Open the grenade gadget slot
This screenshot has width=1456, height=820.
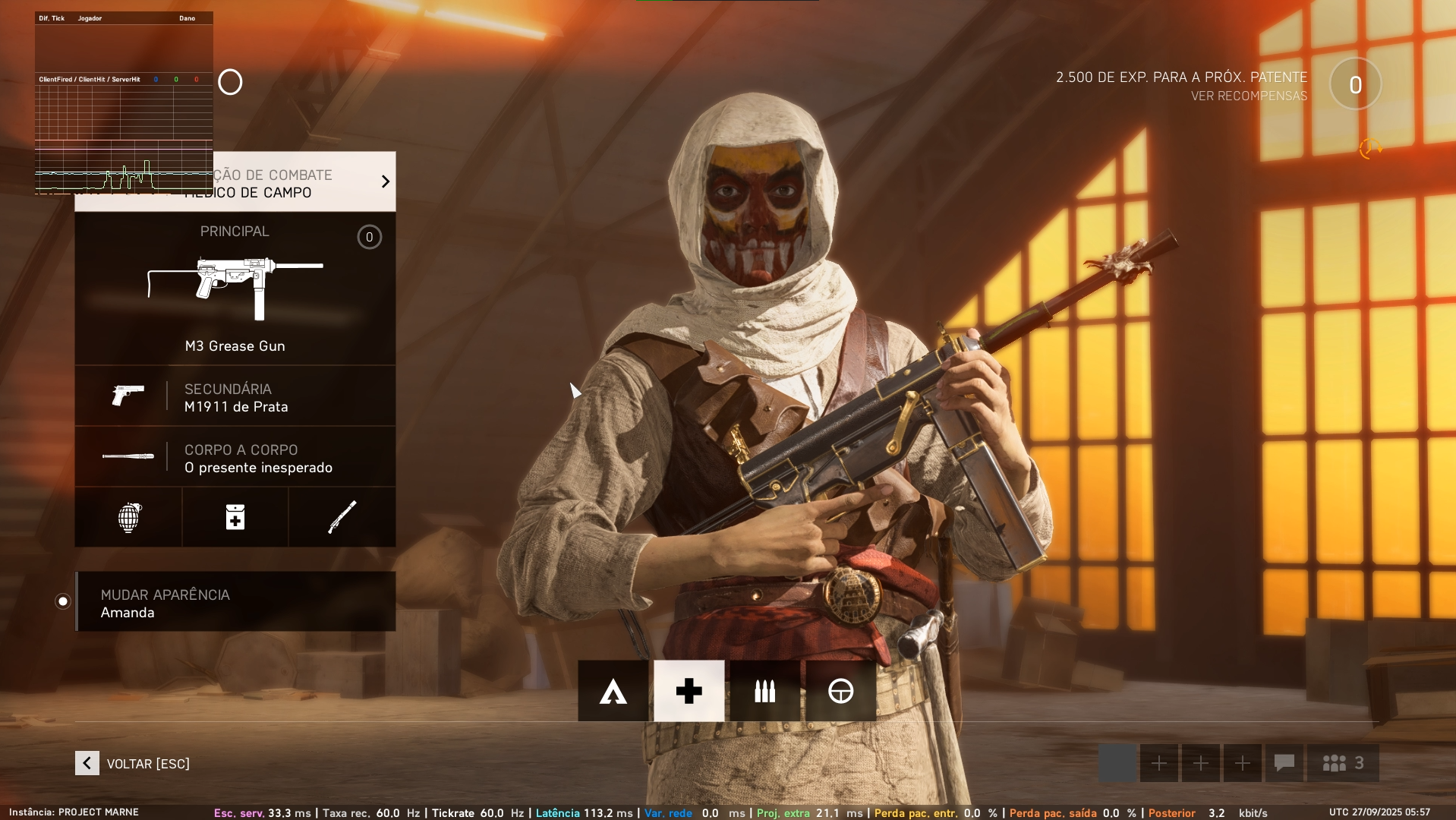pos(128,517)
